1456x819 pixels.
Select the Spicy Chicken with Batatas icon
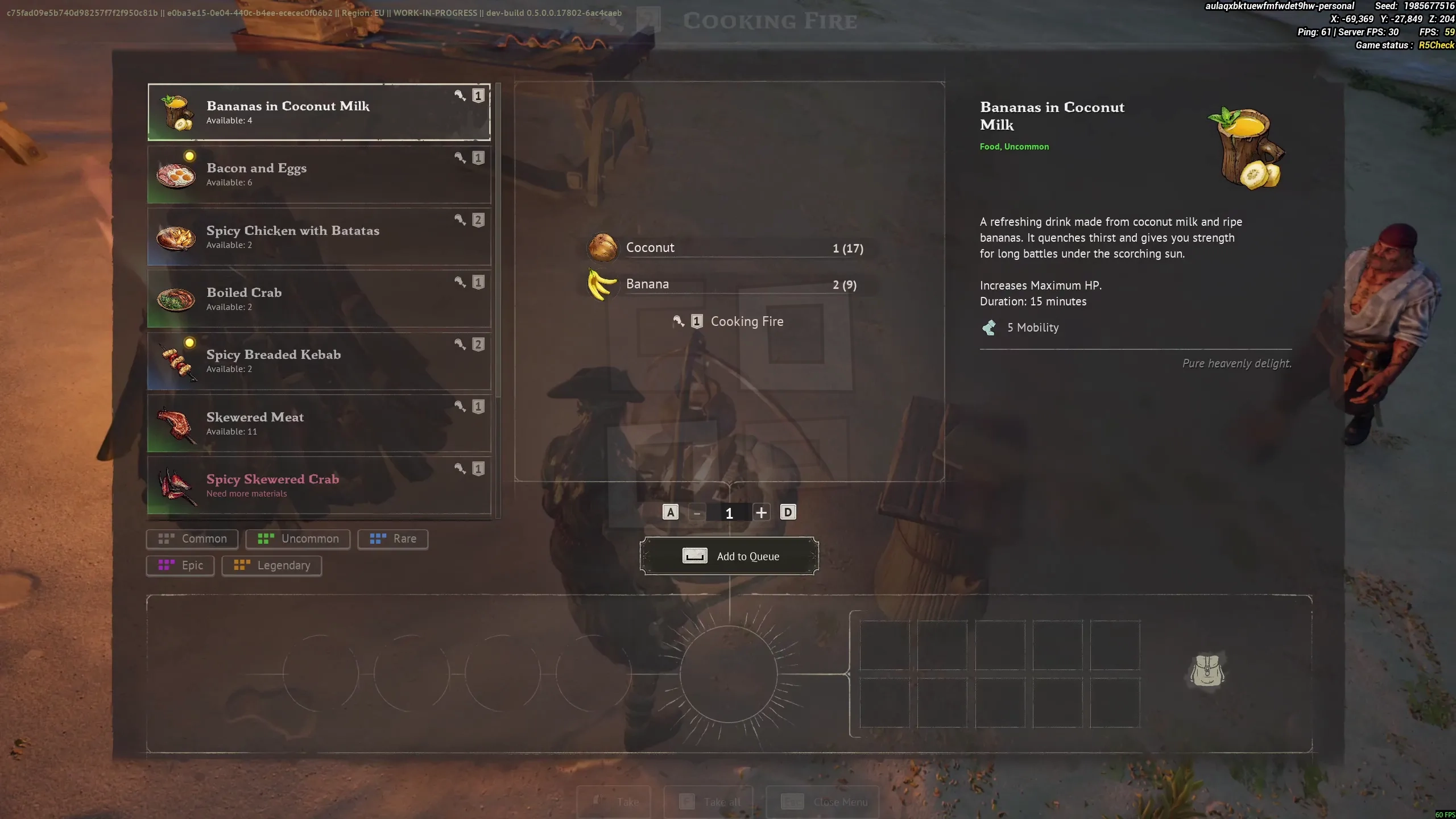click(x=177, y=237)
